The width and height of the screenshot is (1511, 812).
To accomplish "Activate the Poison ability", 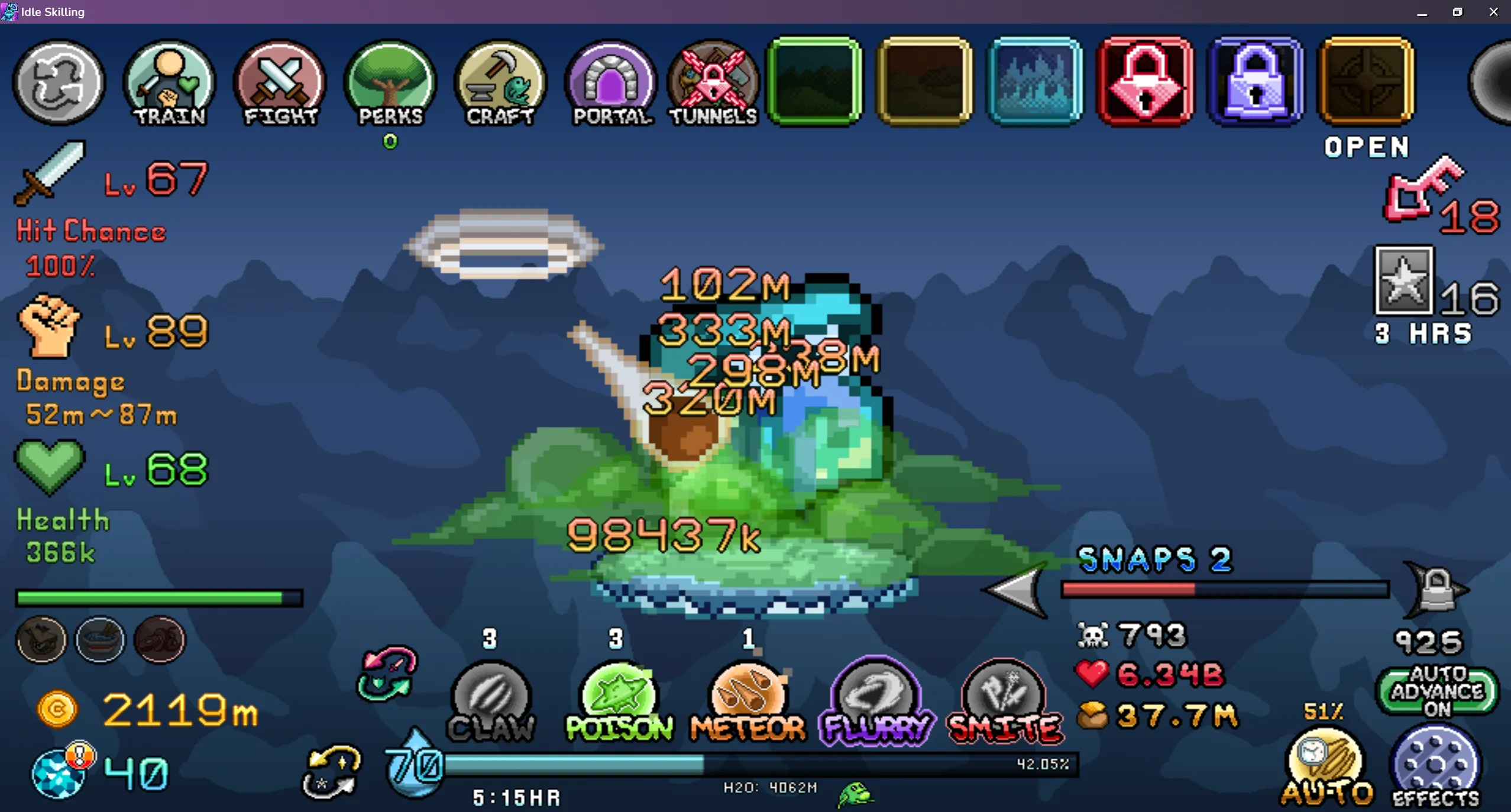I will tap(619, 701).
